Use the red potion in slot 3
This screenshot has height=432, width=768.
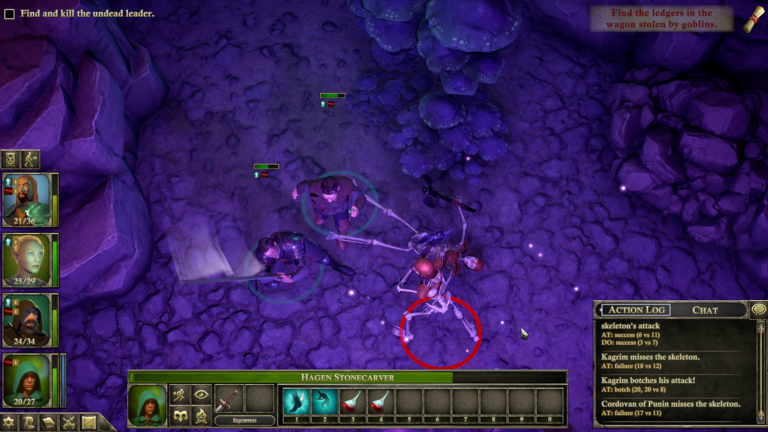pyautogui.click(x=352, y=402)
